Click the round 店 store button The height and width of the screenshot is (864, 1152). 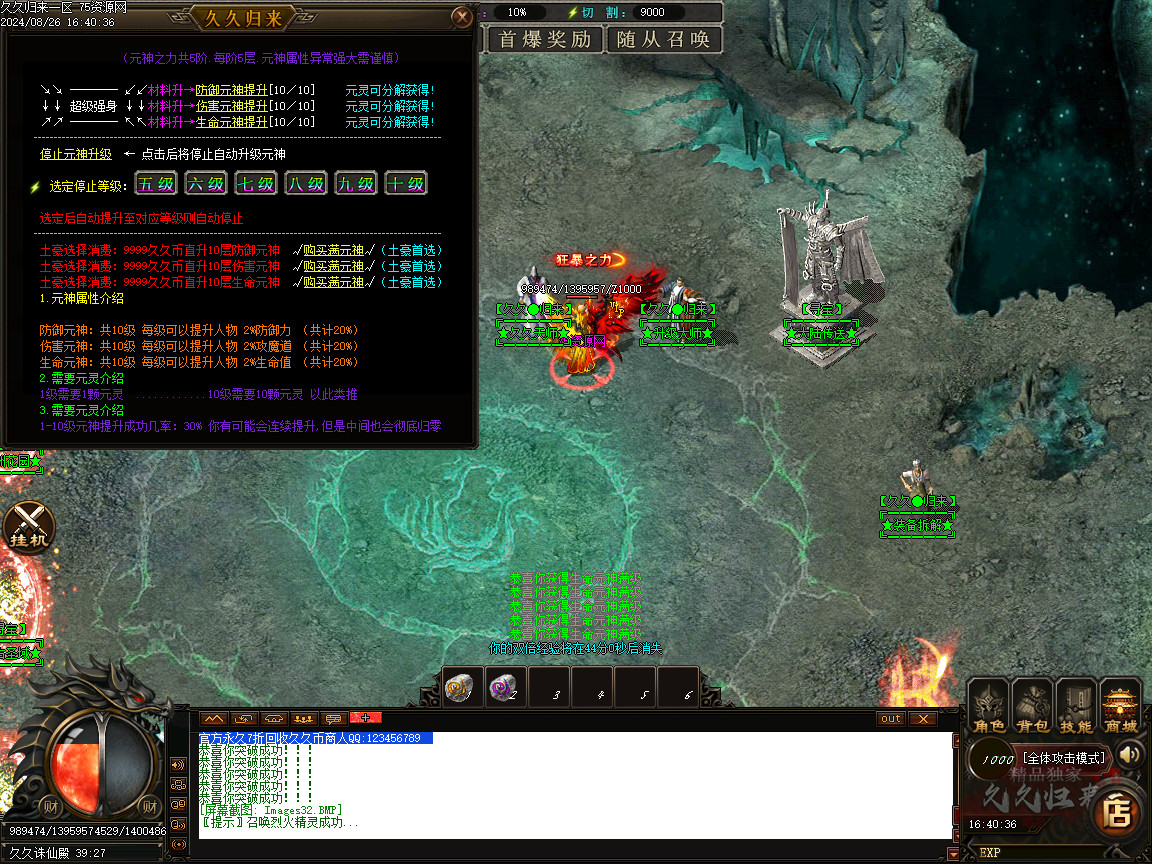coord(1118,811)
